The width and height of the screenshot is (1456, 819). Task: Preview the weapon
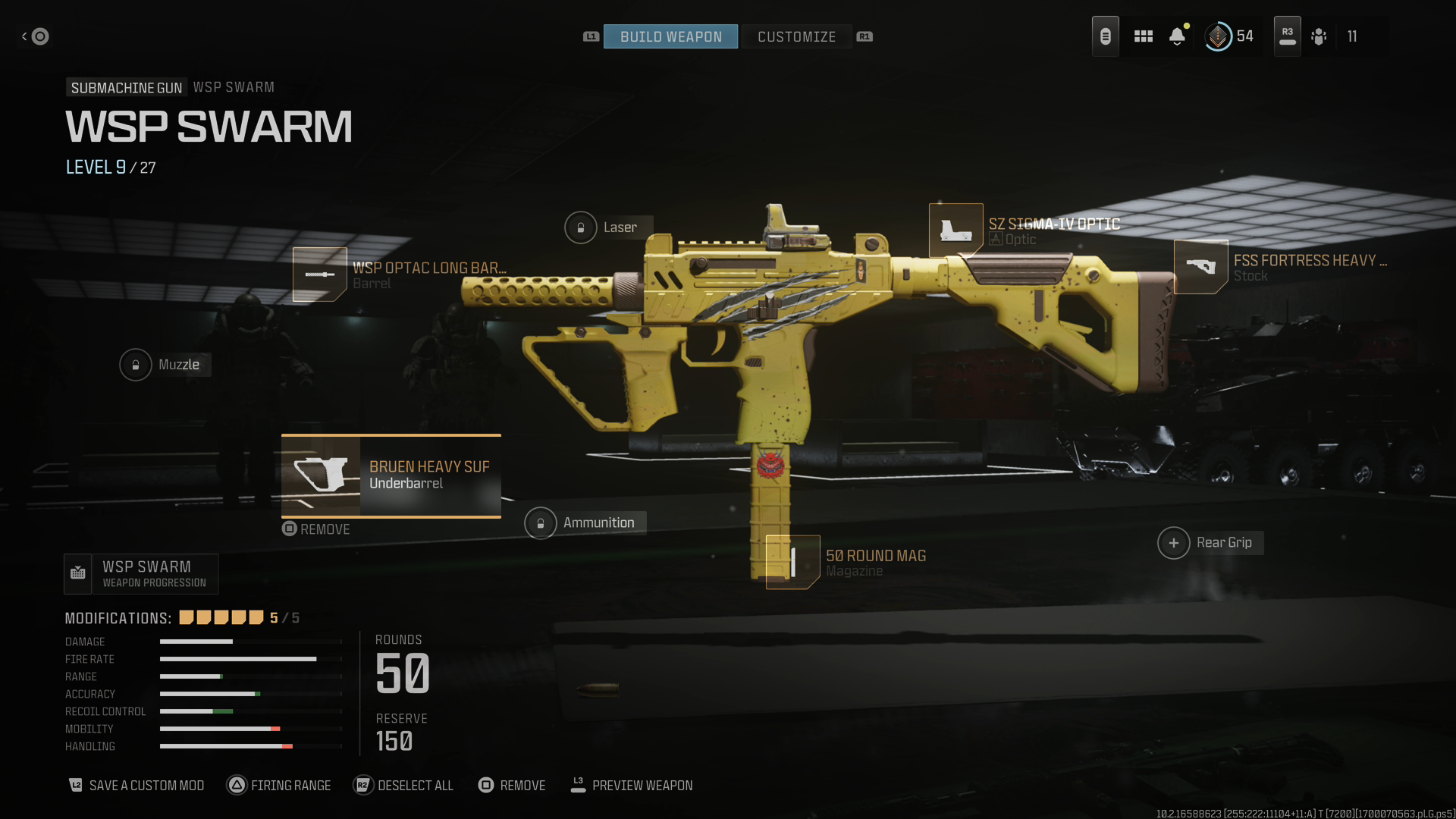point(632,786)
